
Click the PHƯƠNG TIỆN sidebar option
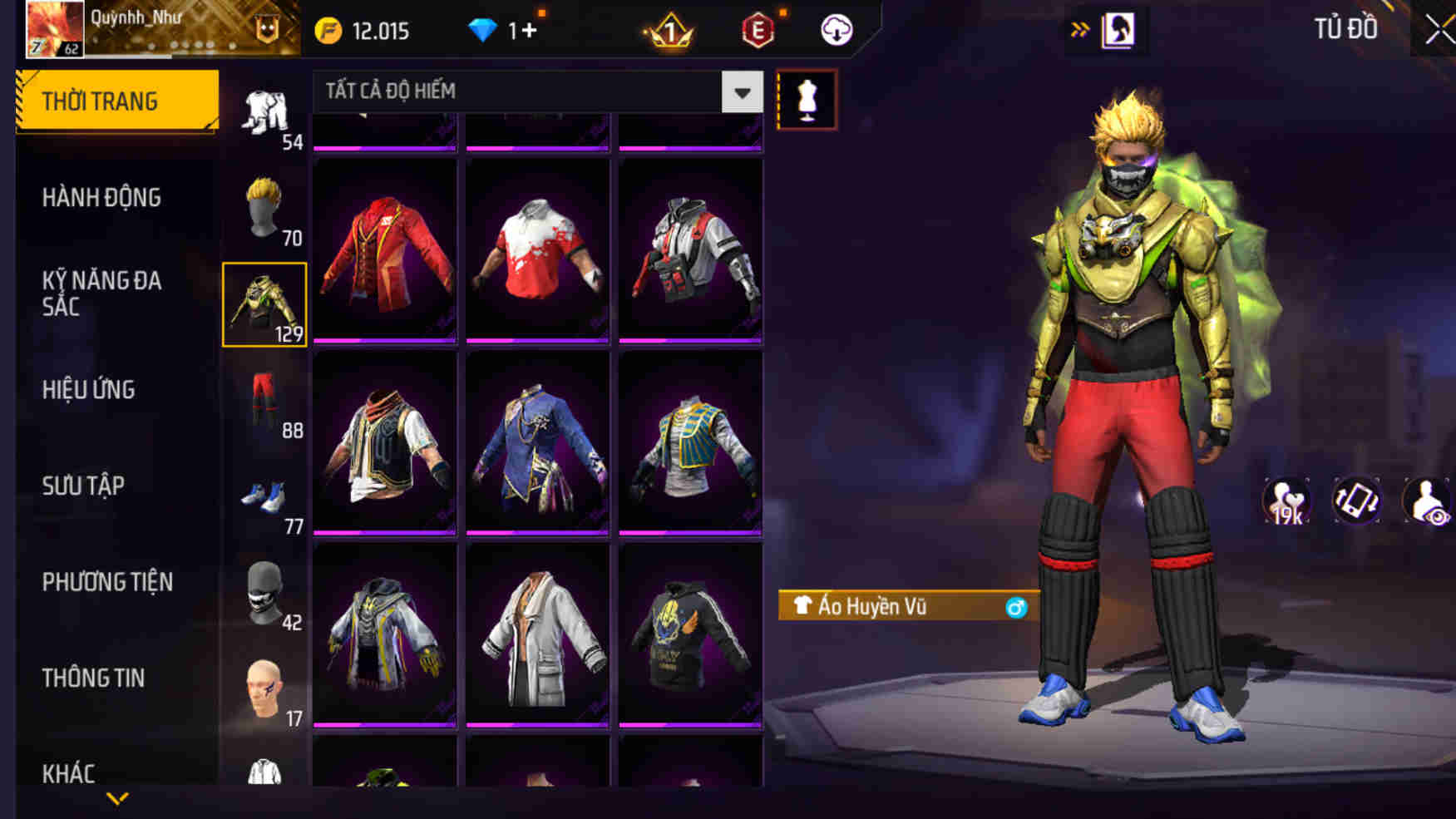click(x=108, y=582)
